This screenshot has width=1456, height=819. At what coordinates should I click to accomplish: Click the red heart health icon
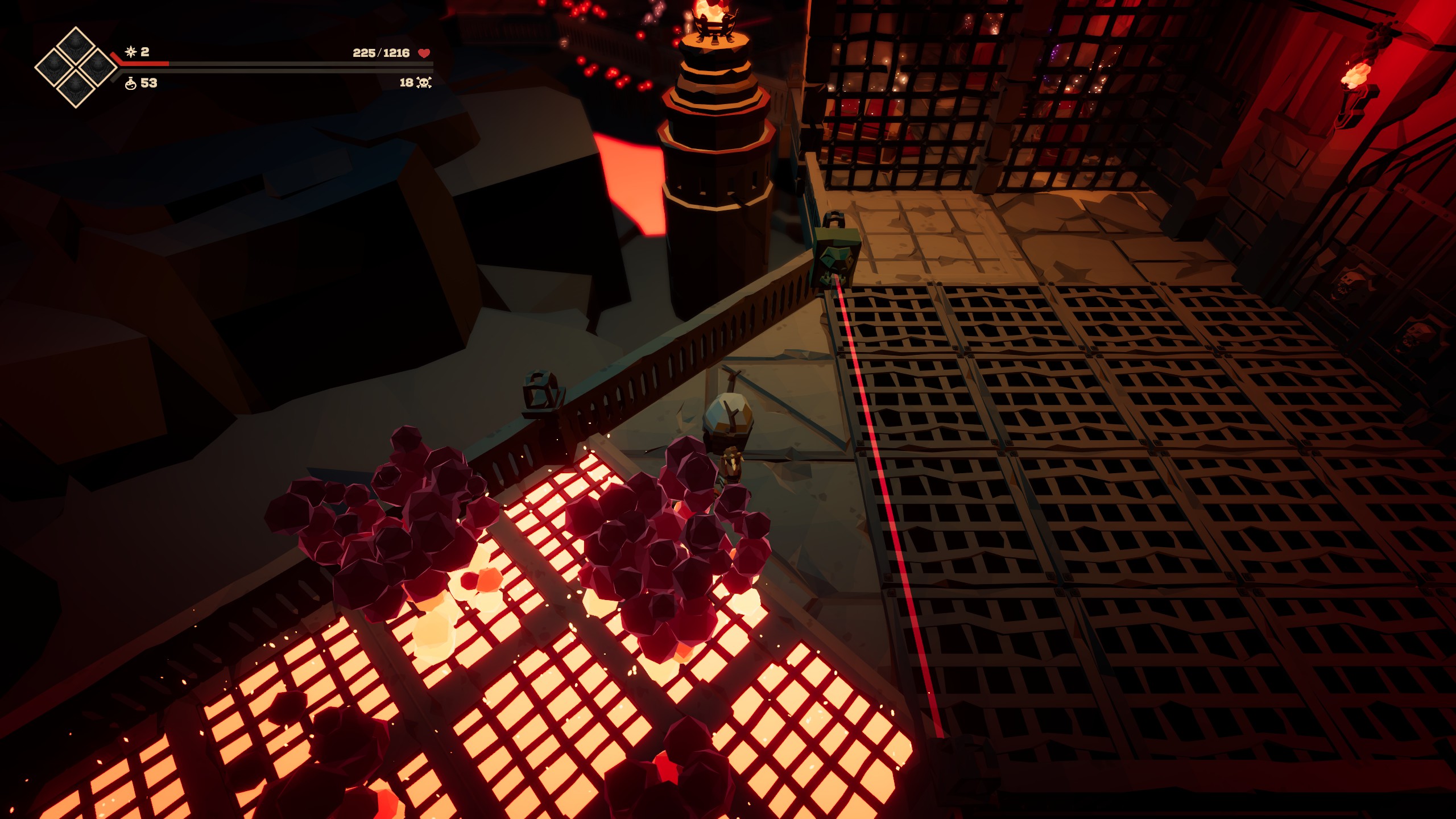click(x=424, y=53)
